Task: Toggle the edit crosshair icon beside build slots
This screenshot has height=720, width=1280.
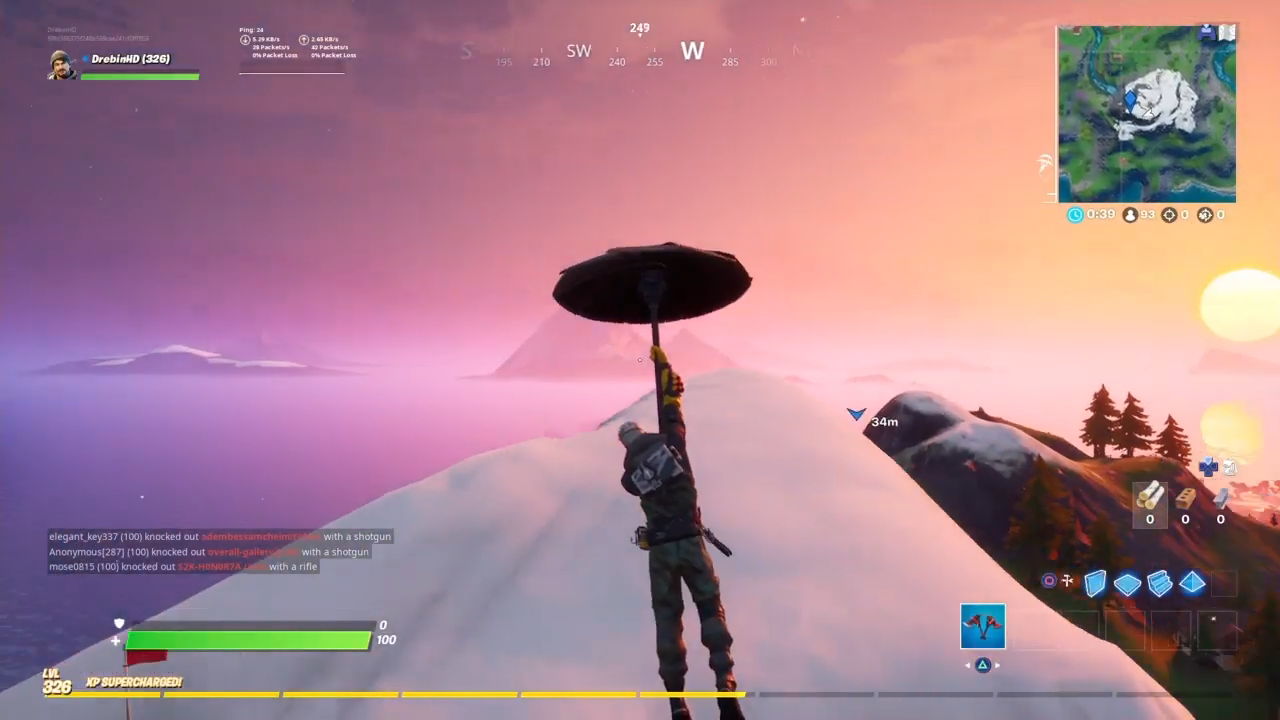Action: click(1067, 581)
